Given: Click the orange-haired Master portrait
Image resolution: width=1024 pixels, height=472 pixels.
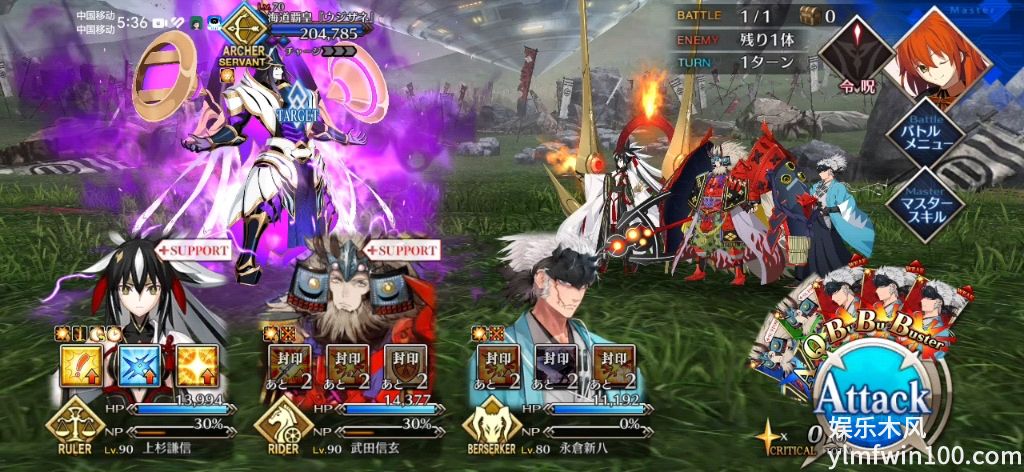Looking at the screenshot, I should (x=941, y=50).
